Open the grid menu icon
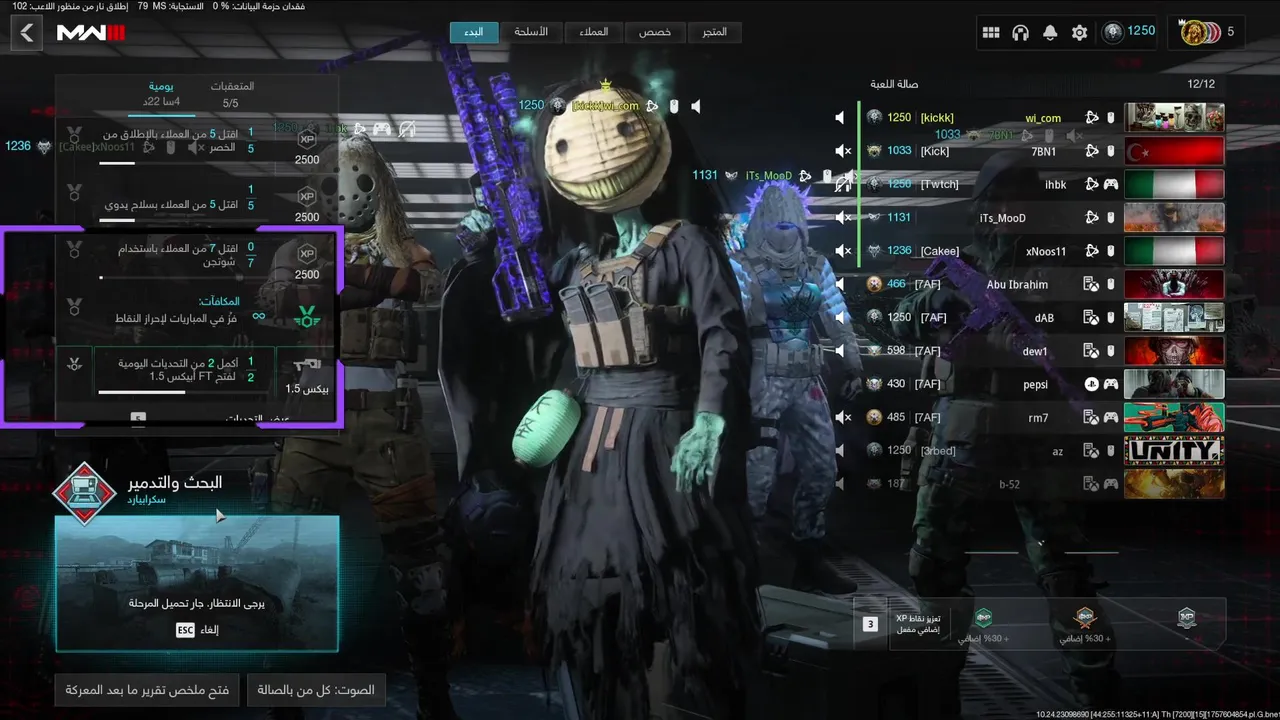Screen dimensions: 1280x720 (991, 33)
